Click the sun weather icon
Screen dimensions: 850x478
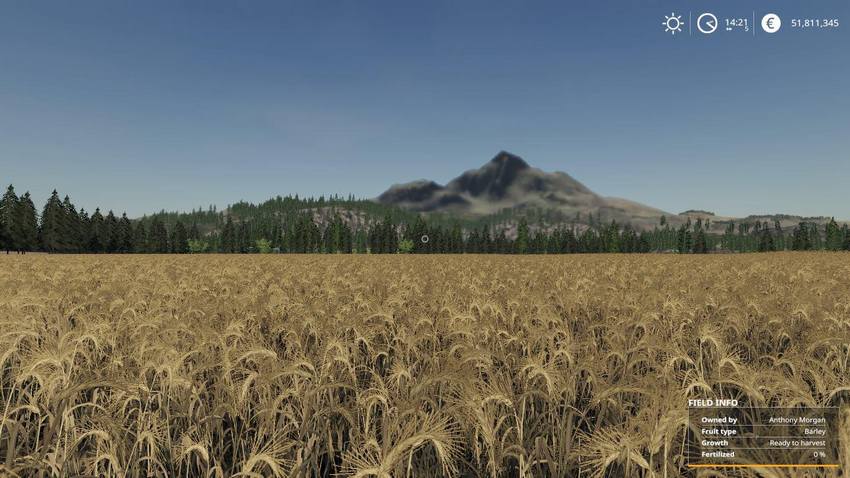(x=673, y=23)
